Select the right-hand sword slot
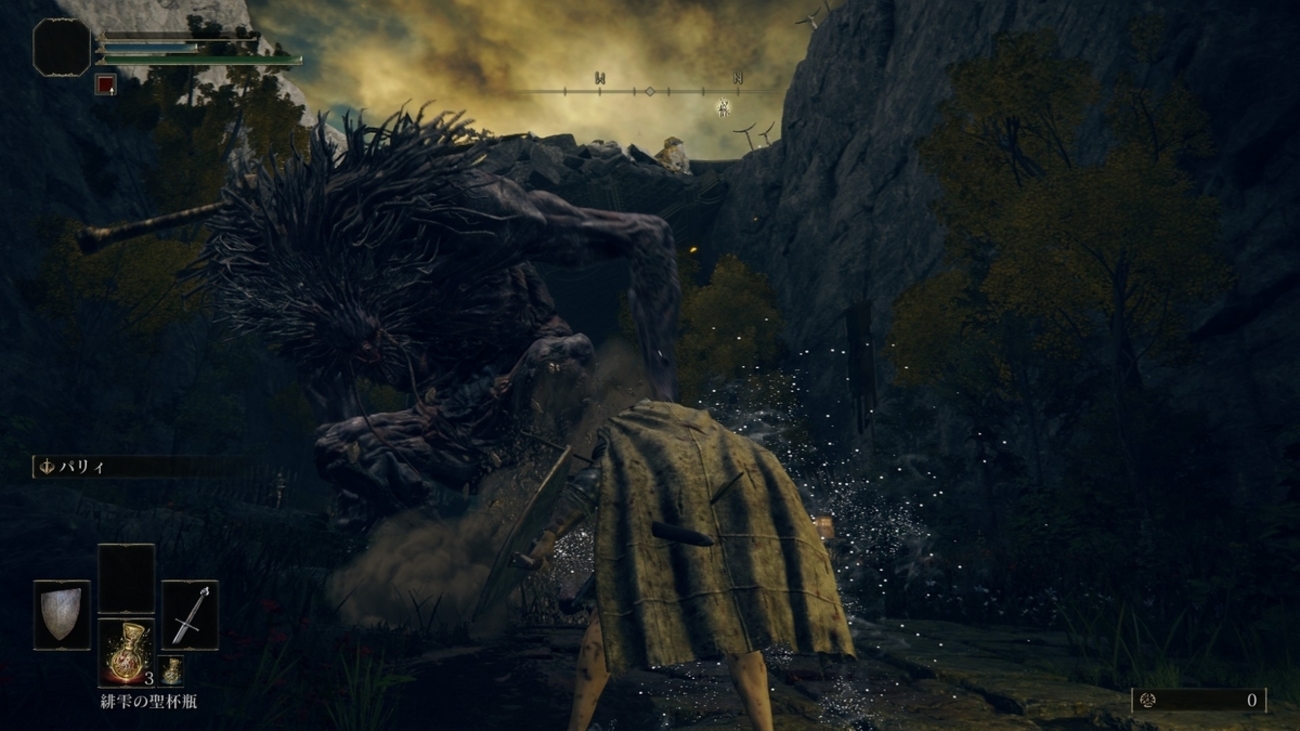Screen dimensions: 1300x731 190,615
